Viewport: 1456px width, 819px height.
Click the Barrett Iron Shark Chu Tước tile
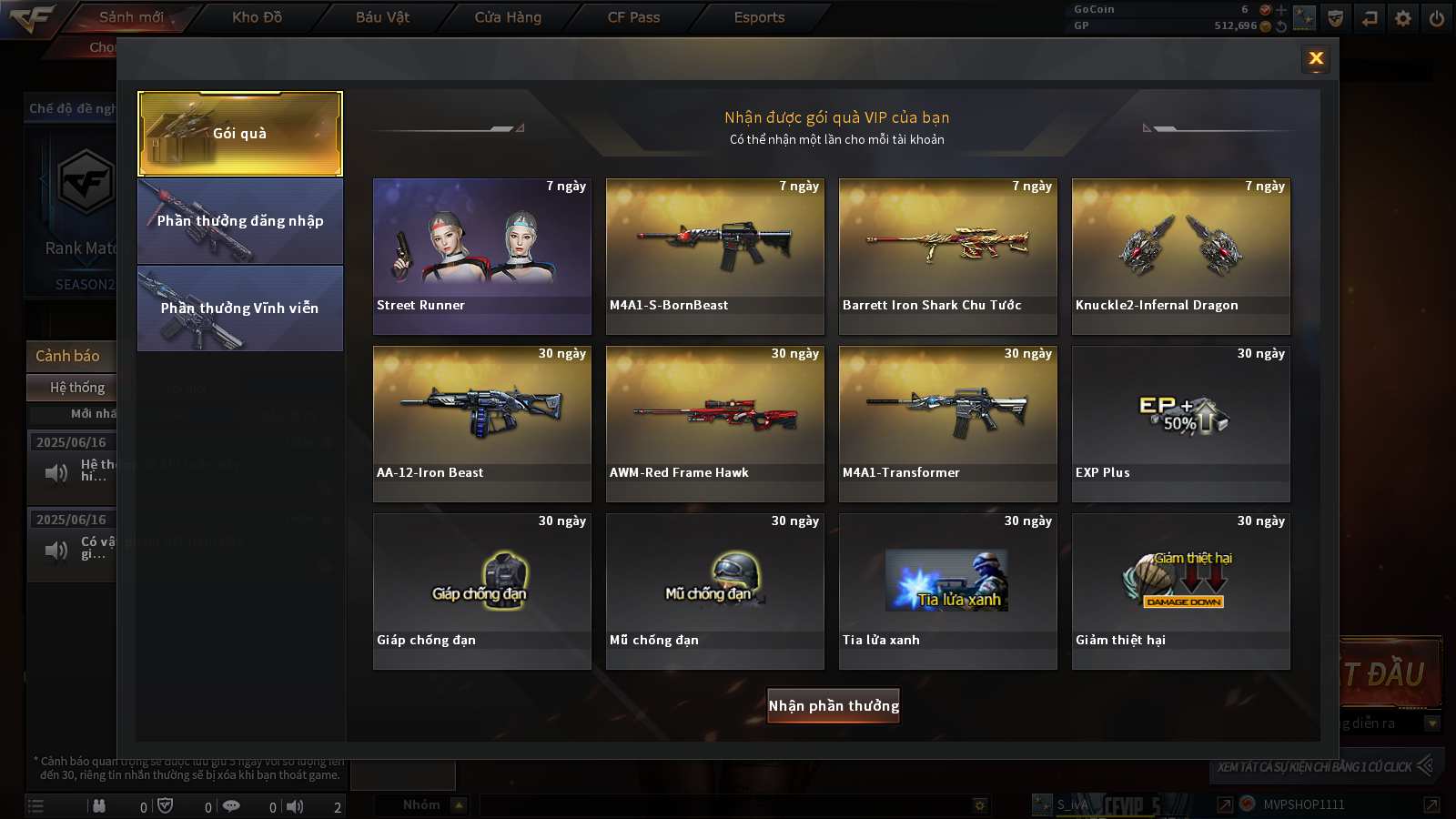coord(948,256)
